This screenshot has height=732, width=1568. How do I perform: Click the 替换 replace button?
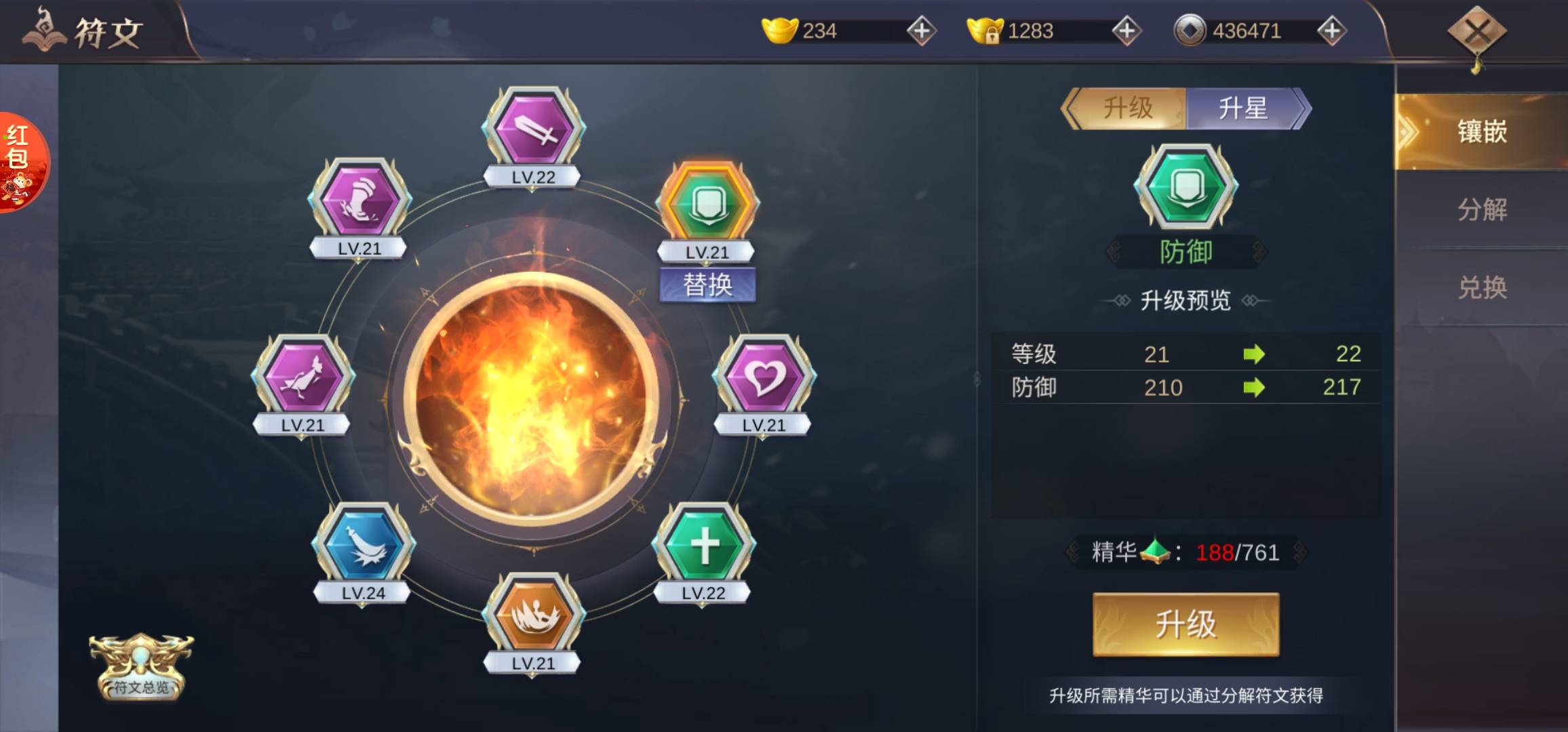coord(707,285)
